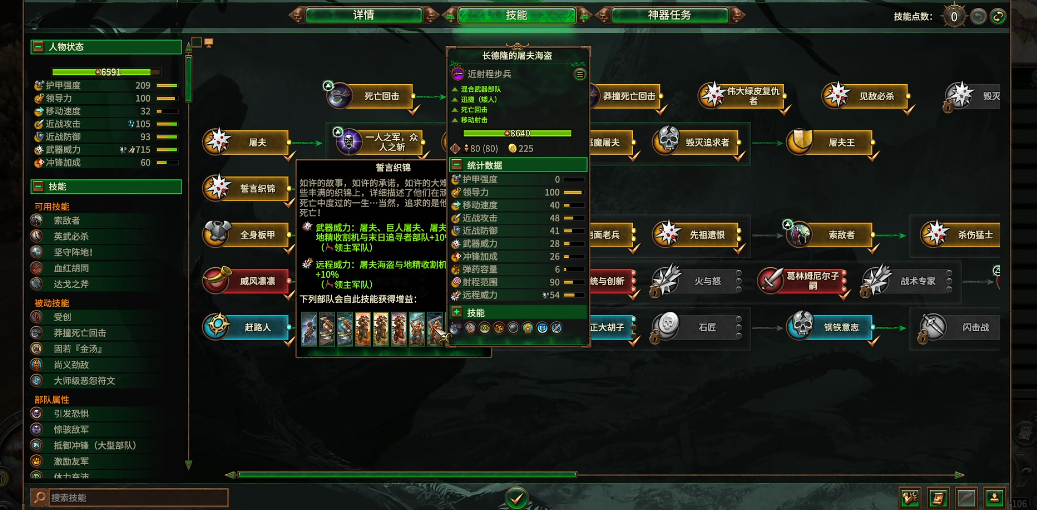
Task: Click the 先祖遗恨 skill node
Action: (697, 234)
